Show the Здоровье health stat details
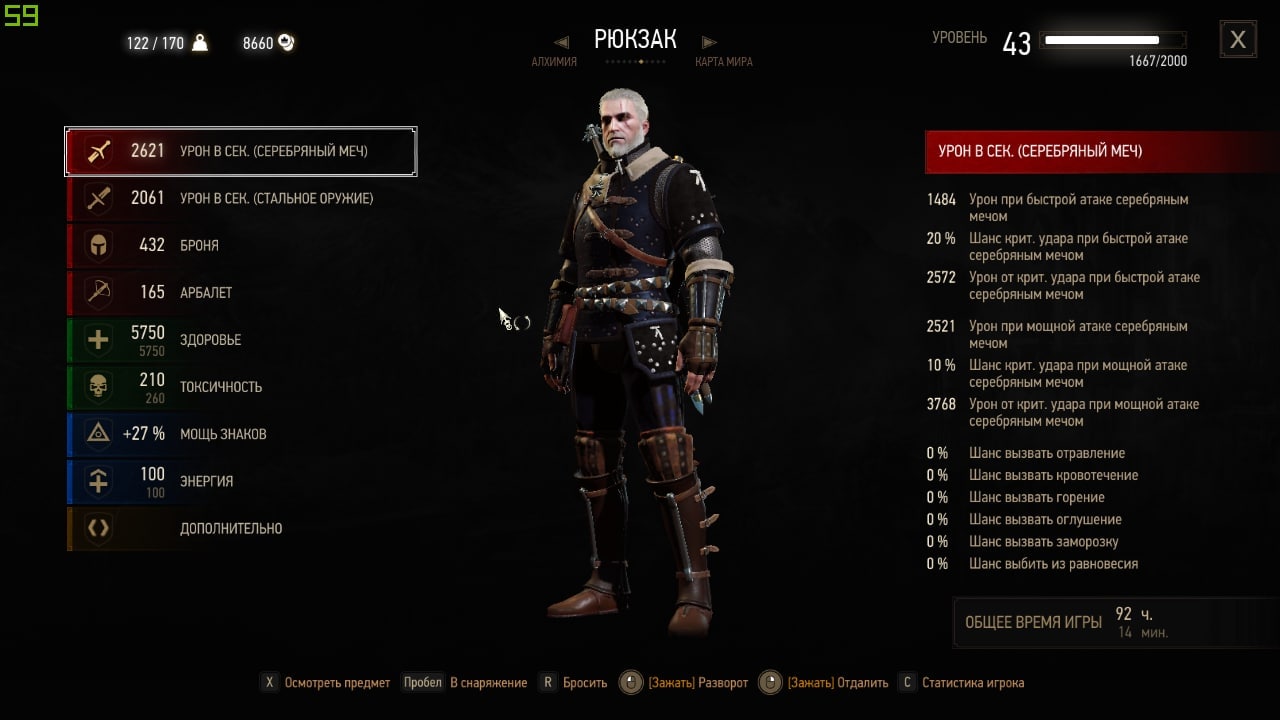 pyautogui.click(x=241, y=340)
